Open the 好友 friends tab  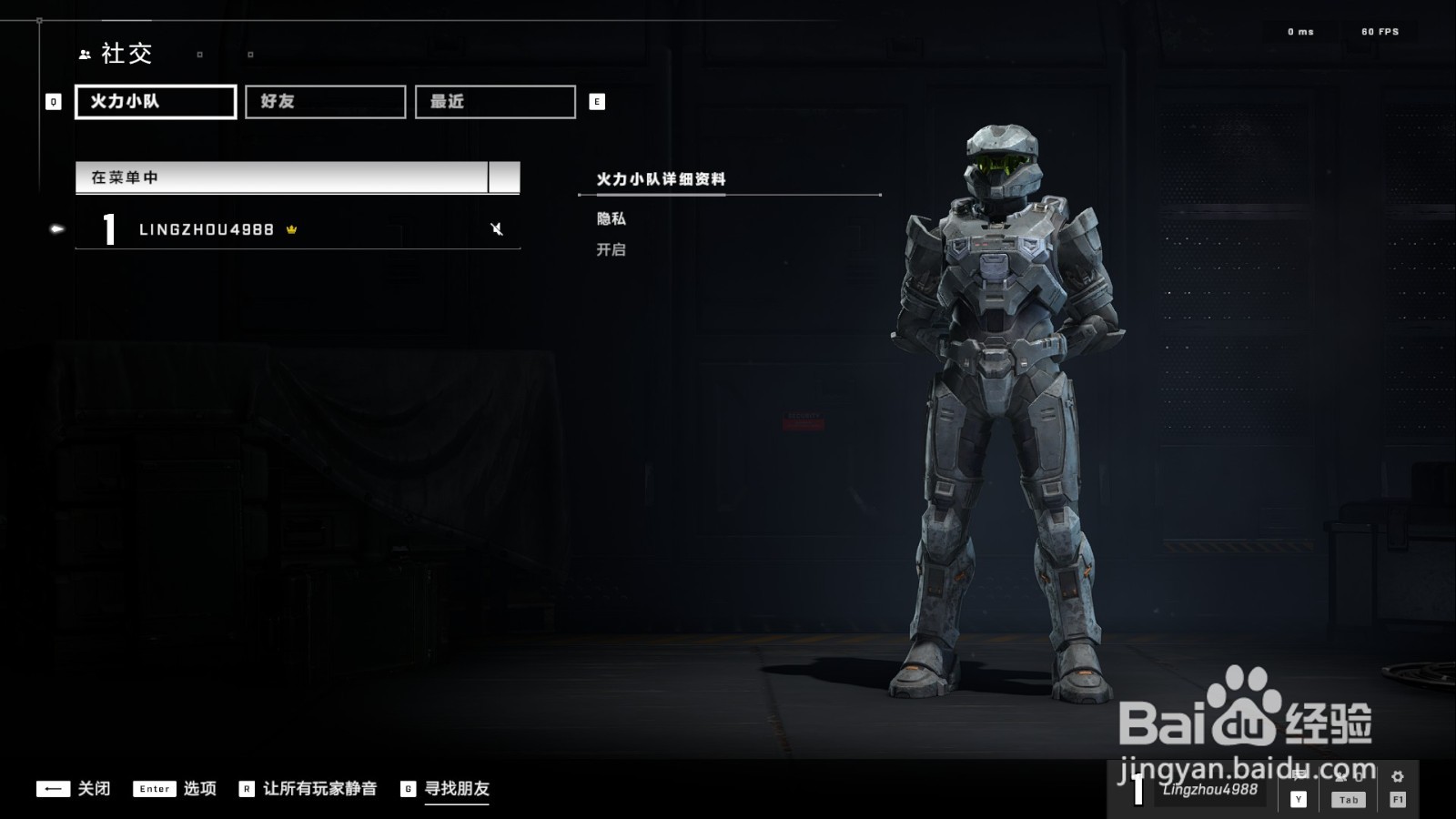[325, 102]
